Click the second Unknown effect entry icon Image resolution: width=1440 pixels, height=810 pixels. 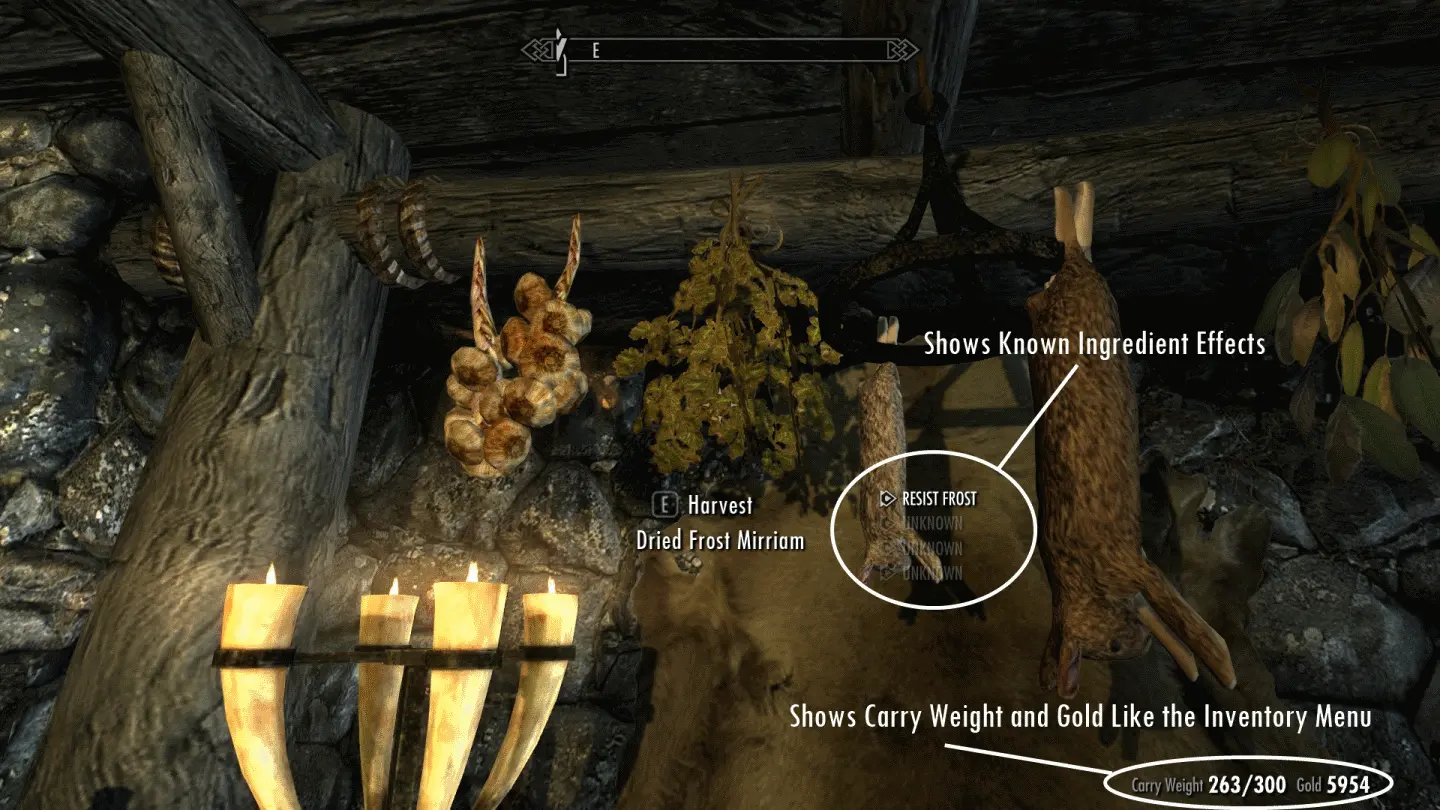pyautogui.click(x=888, y=547)
